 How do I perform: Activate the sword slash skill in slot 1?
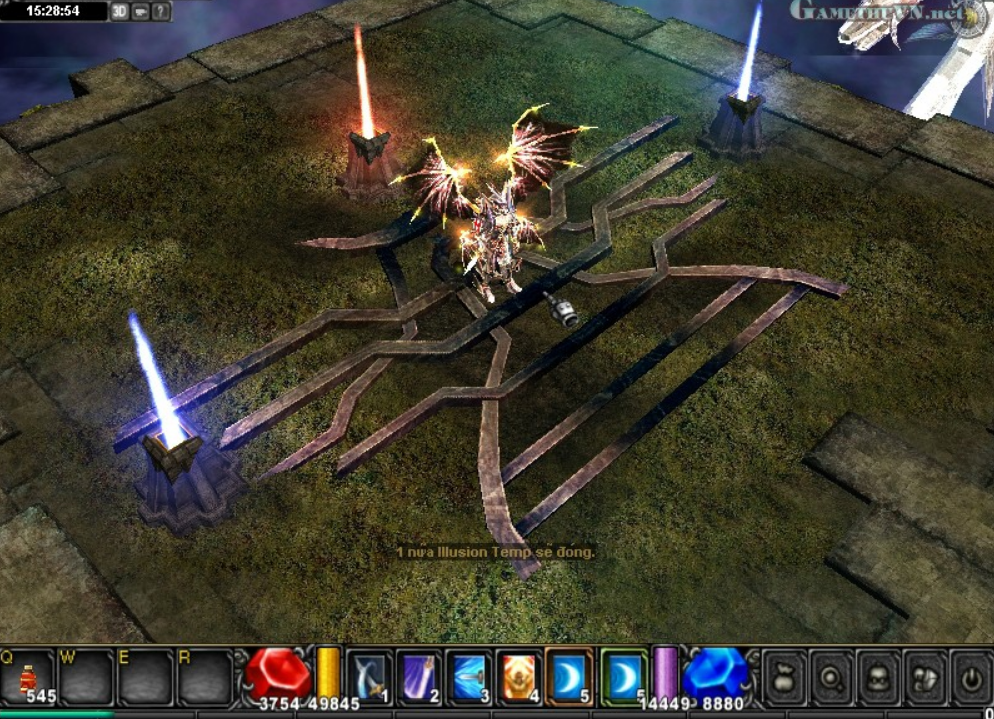pos(371,675)
